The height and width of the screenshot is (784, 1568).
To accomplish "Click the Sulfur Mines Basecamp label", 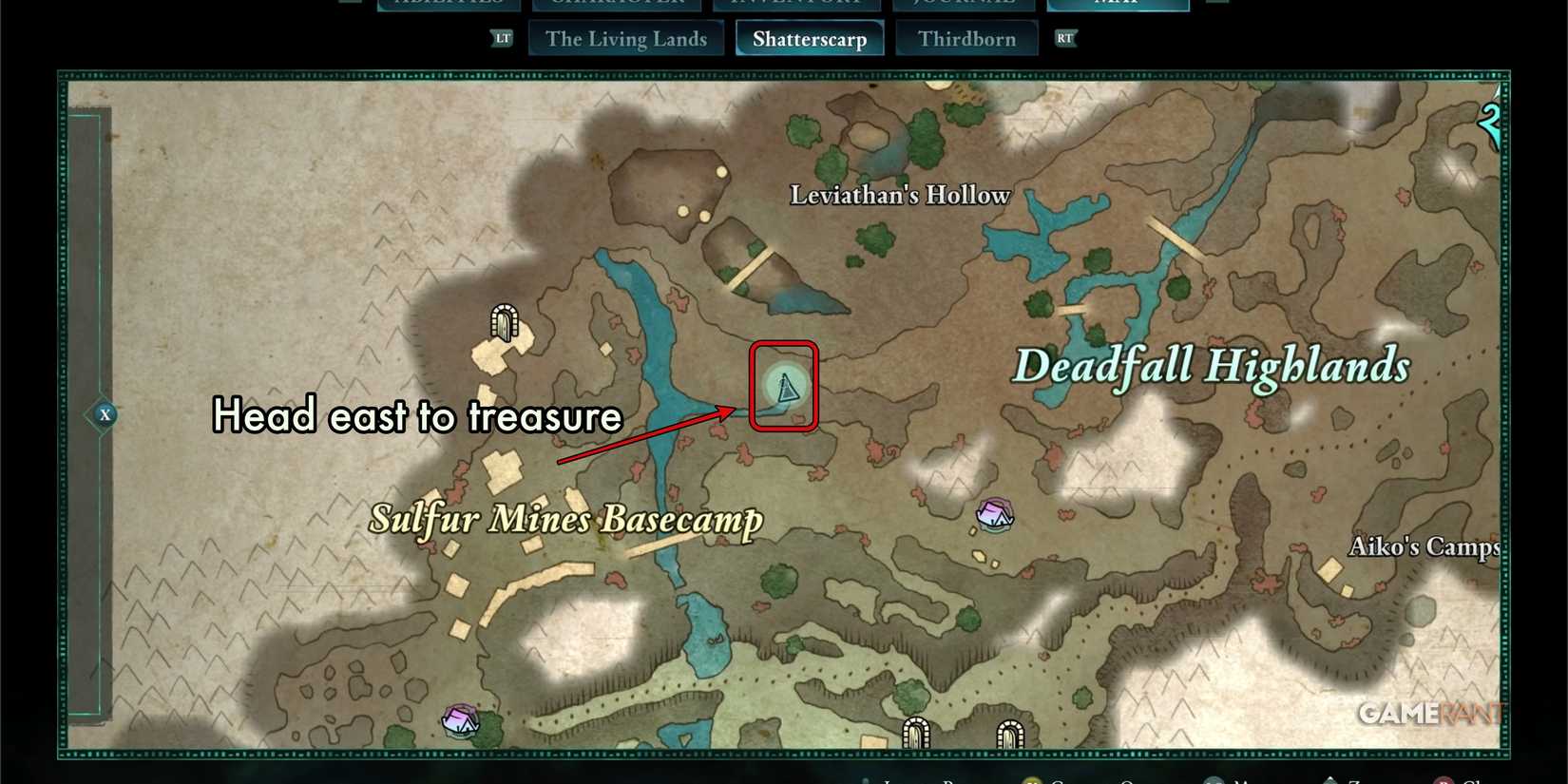I will coord(567,520).
